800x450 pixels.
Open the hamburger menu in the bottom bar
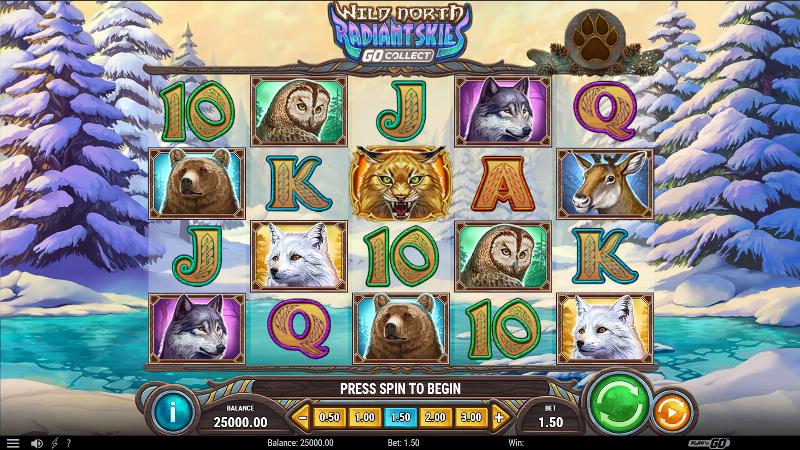(x=13, y=442)
